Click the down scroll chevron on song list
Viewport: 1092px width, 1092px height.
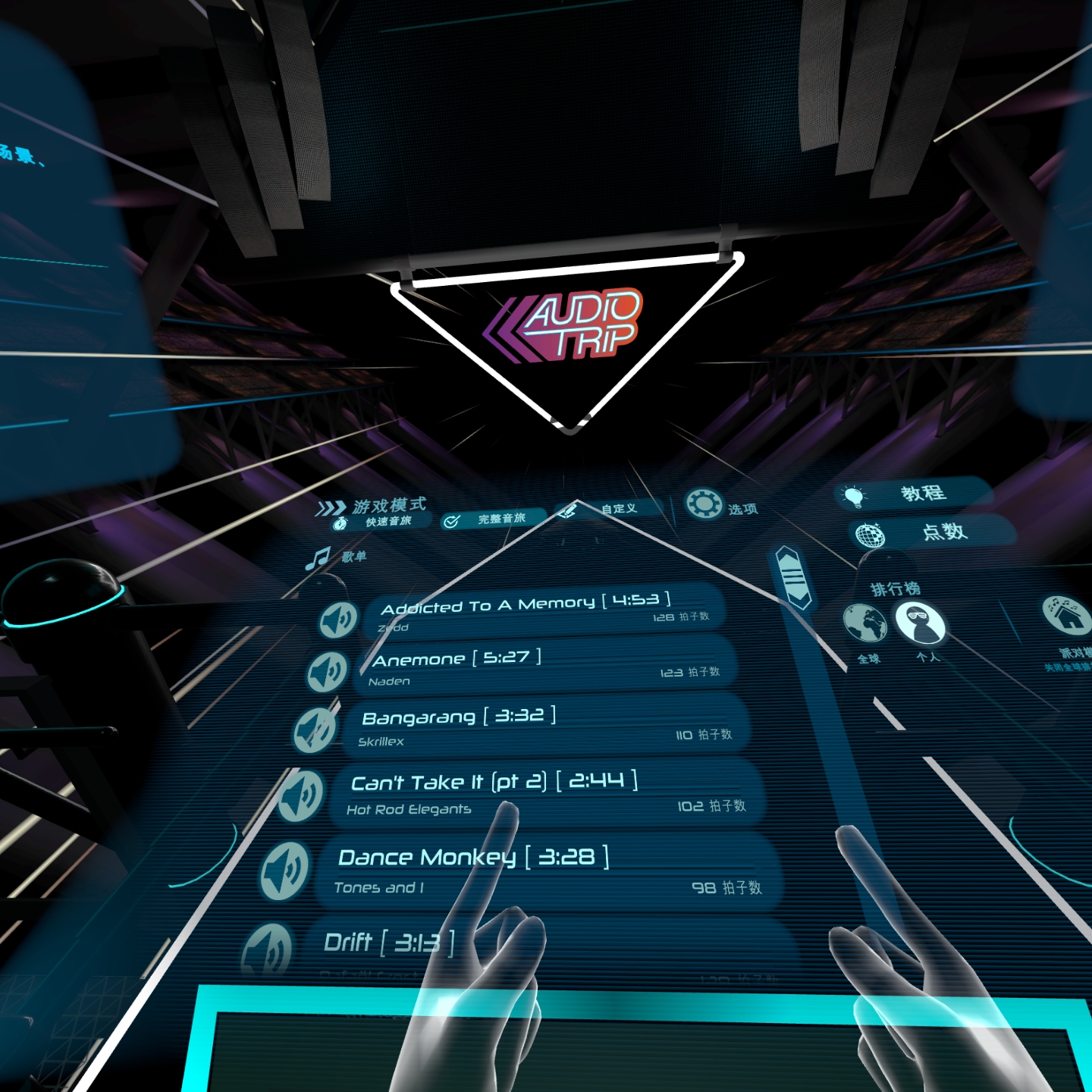(799, 598)
